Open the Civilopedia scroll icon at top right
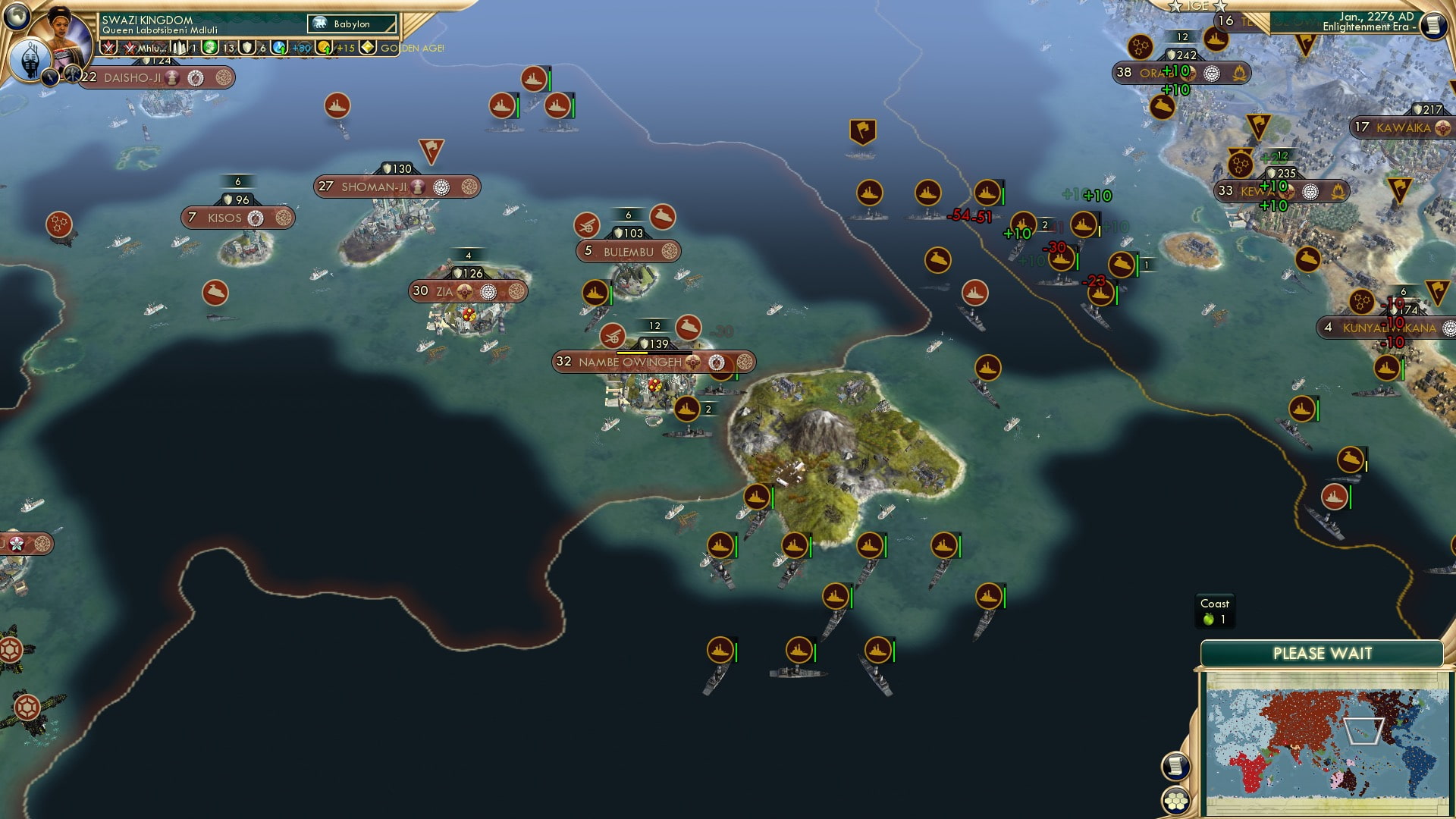This screenshot has height=819, width=1456. (x=1433, y=24)
